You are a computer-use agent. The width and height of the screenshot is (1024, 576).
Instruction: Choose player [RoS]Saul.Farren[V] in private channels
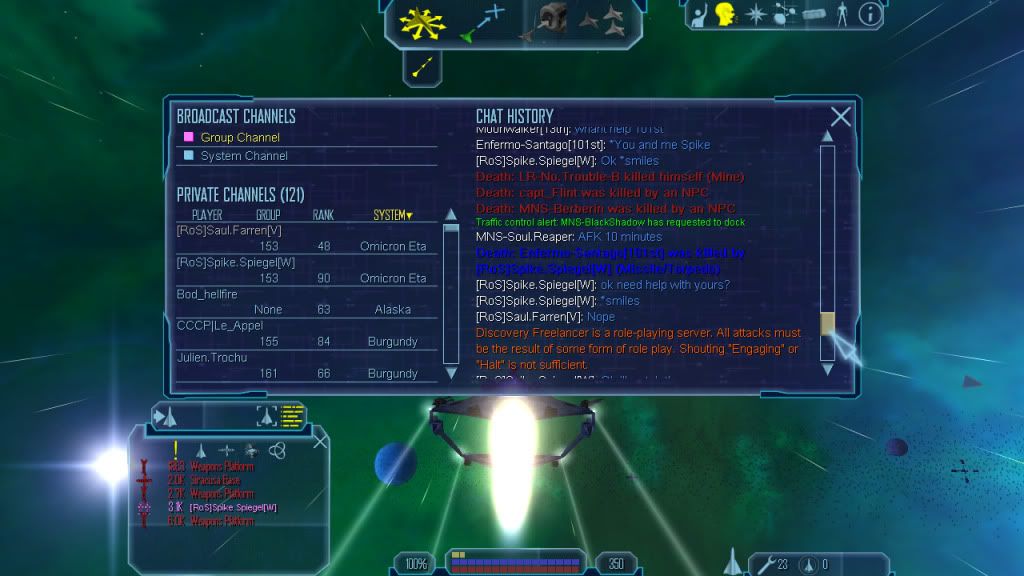coord(229,231)
